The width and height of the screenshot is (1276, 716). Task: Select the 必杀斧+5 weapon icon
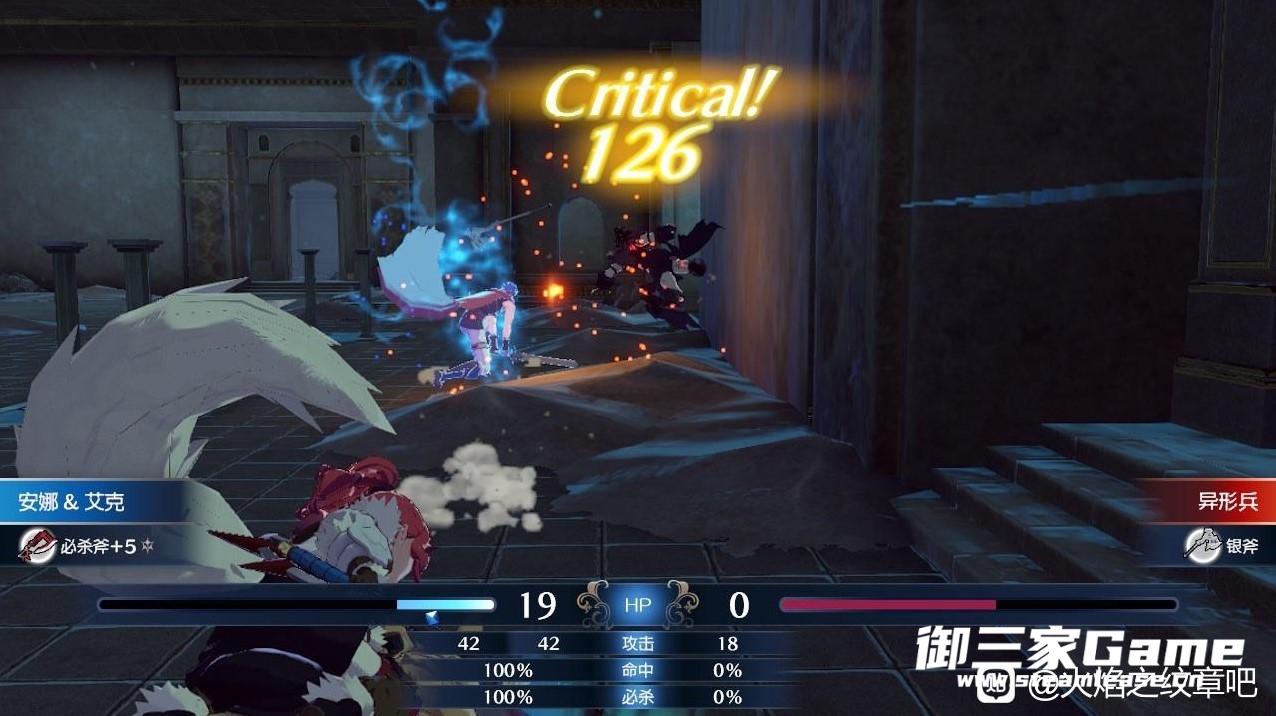(x=38, y=546)
